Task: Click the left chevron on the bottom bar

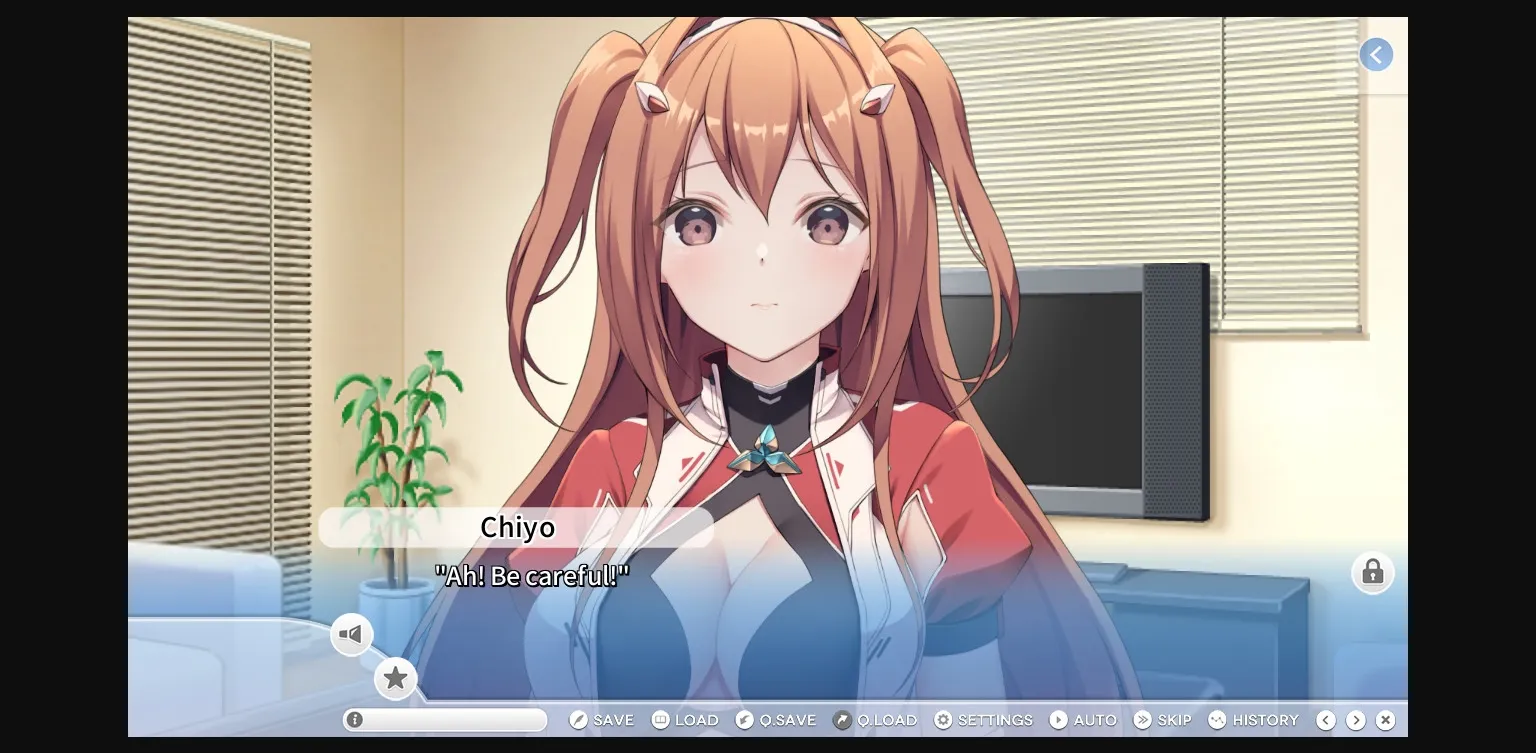Action: pyautogui.click(x=1326, y=719)
